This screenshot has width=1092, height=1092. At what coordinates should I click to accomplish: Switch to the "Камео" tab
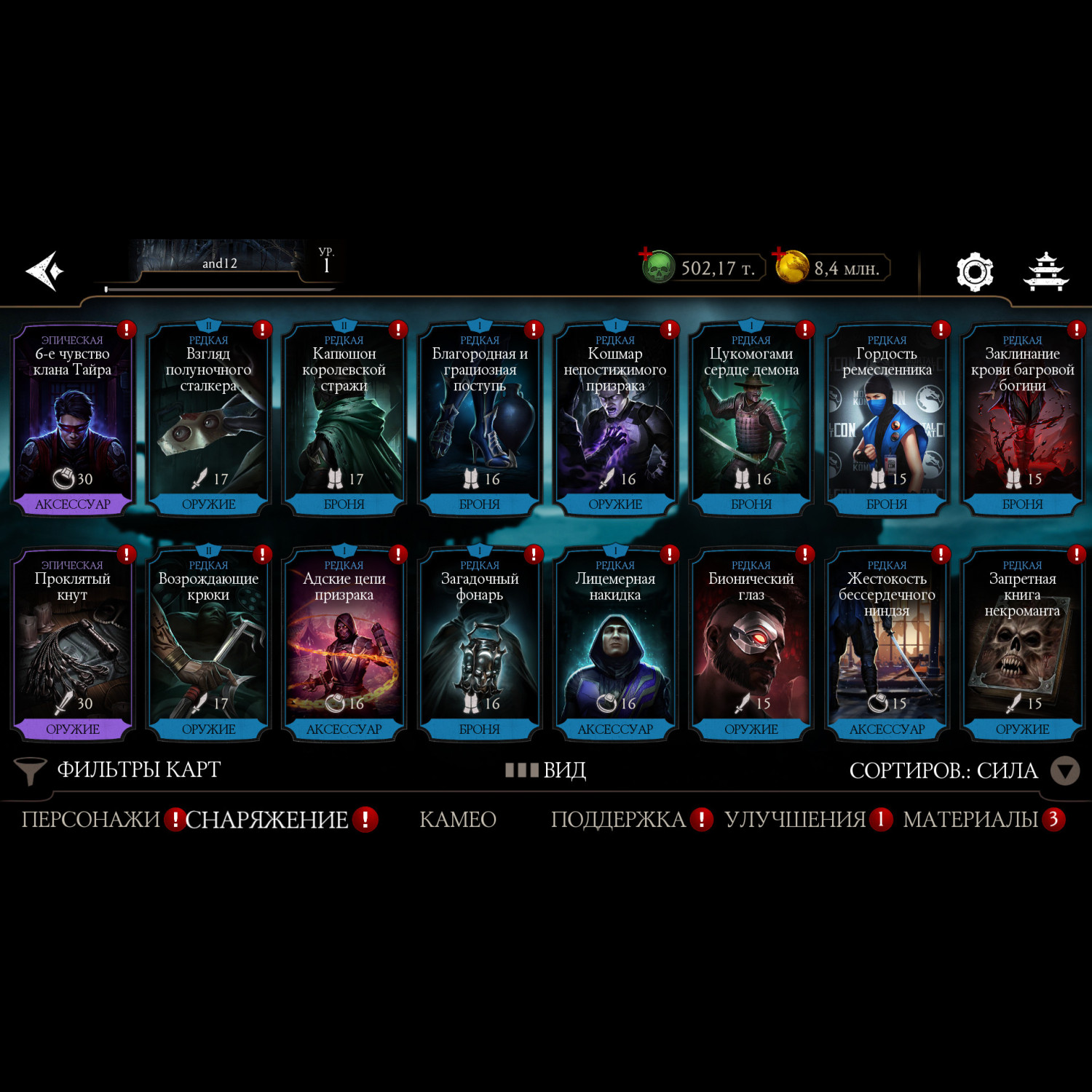coord(458,820)
